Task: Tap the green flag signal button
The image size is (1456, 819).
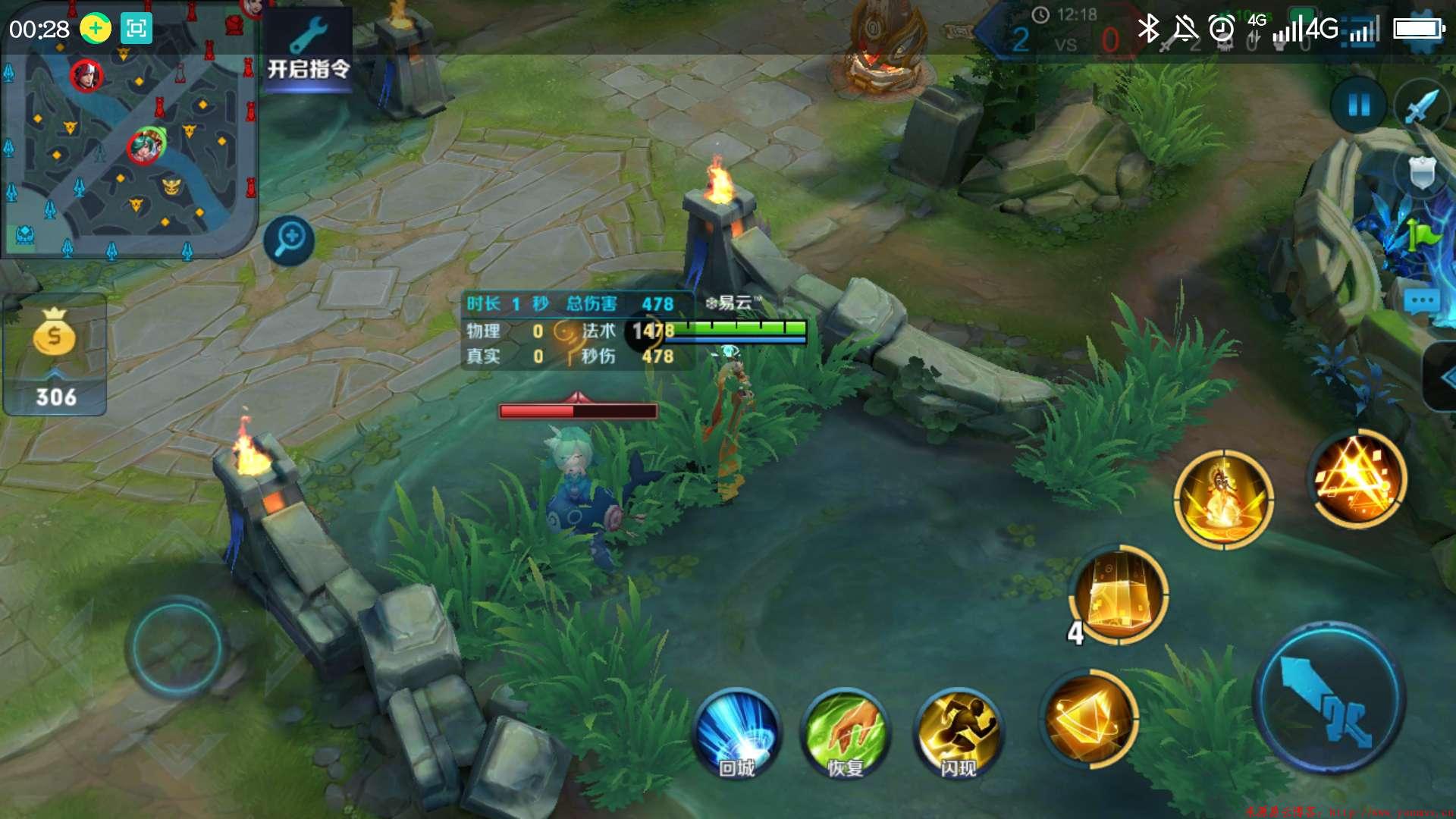Action: pos(1421,235)
